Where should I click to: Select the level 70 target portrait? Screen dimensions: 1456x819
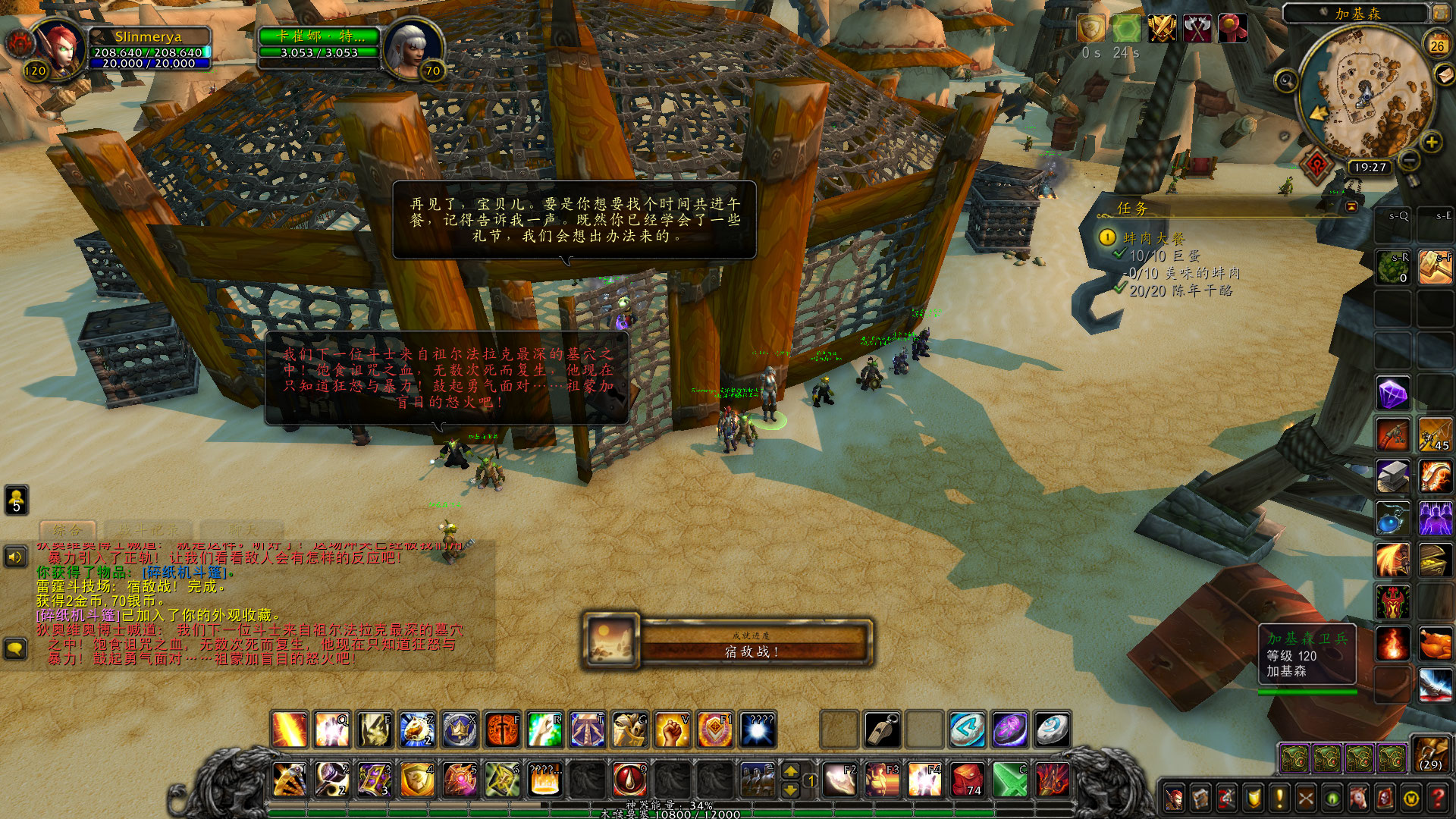click(412, 47)
